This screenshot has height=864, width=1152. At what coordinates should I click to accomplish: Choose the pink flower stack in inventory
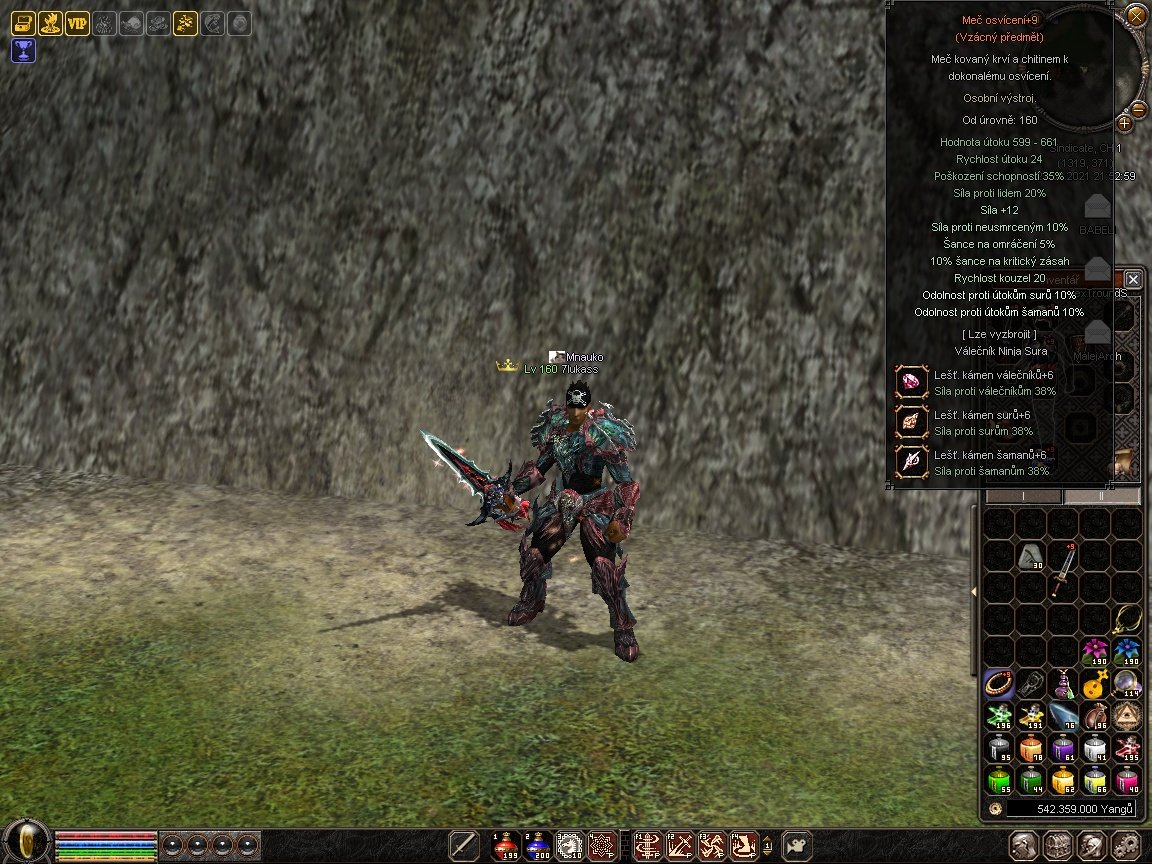pos(1095,652)
